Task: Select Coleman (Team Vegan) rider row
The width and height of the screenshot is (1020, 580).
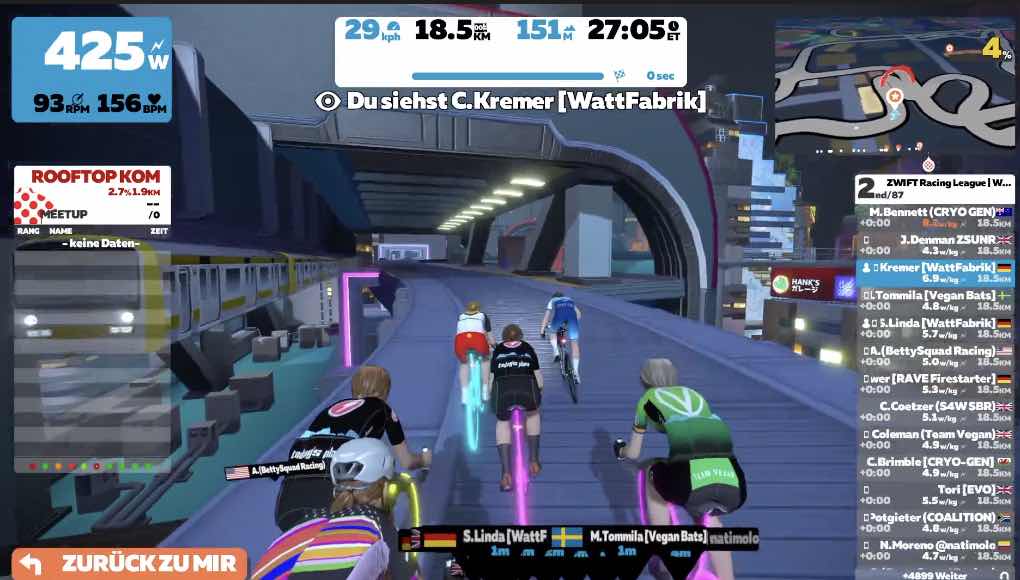Action: click(936, 440)
